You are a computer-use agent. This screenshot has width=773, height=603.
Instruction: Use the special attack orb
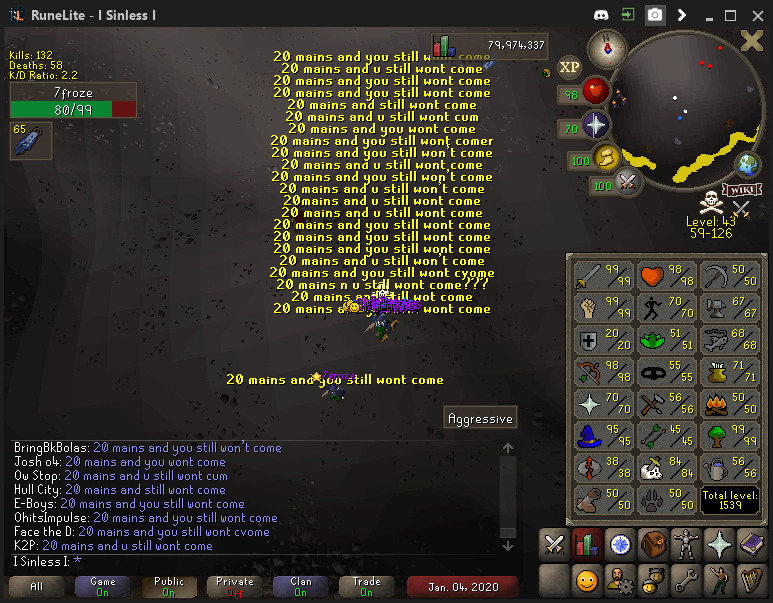pos(629,183)
